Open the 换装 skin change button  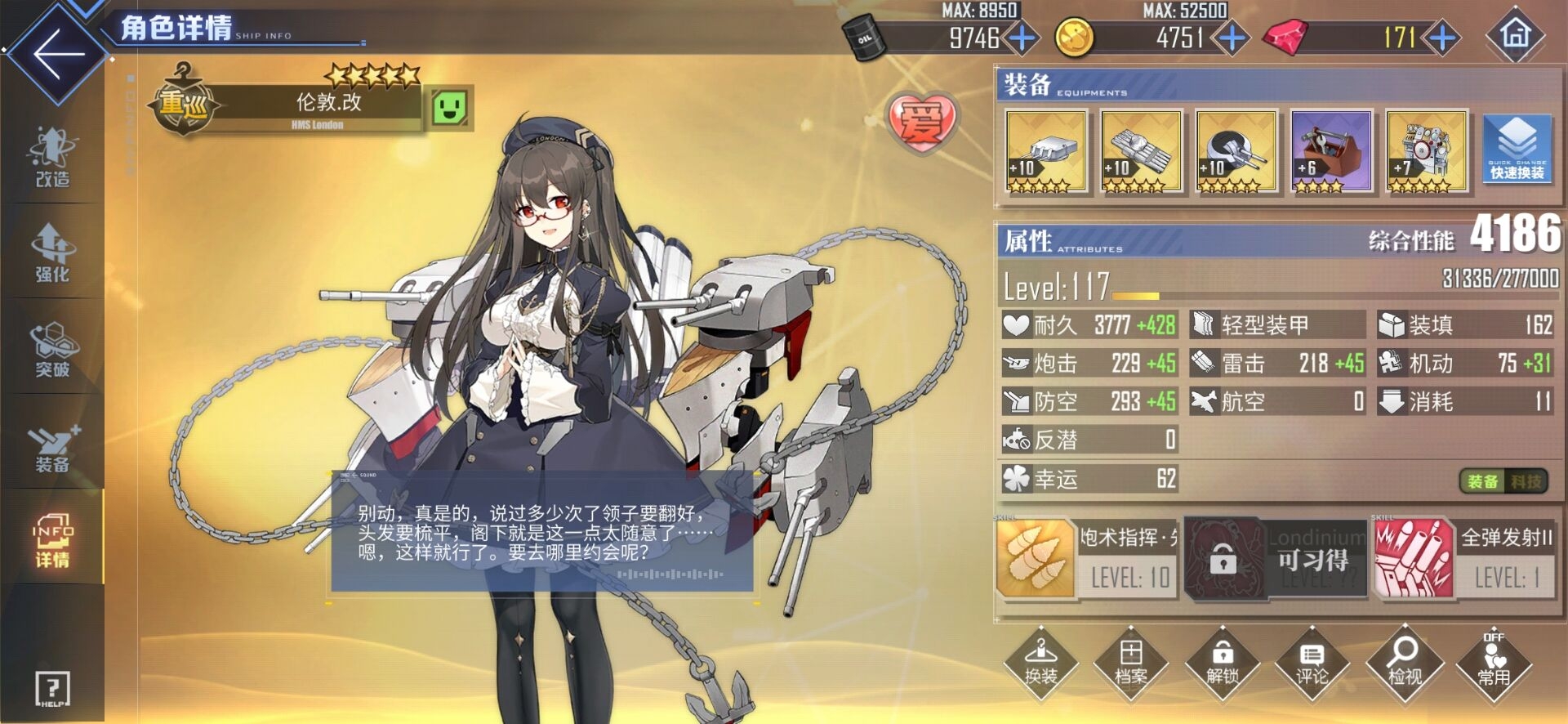(1040, 661)
